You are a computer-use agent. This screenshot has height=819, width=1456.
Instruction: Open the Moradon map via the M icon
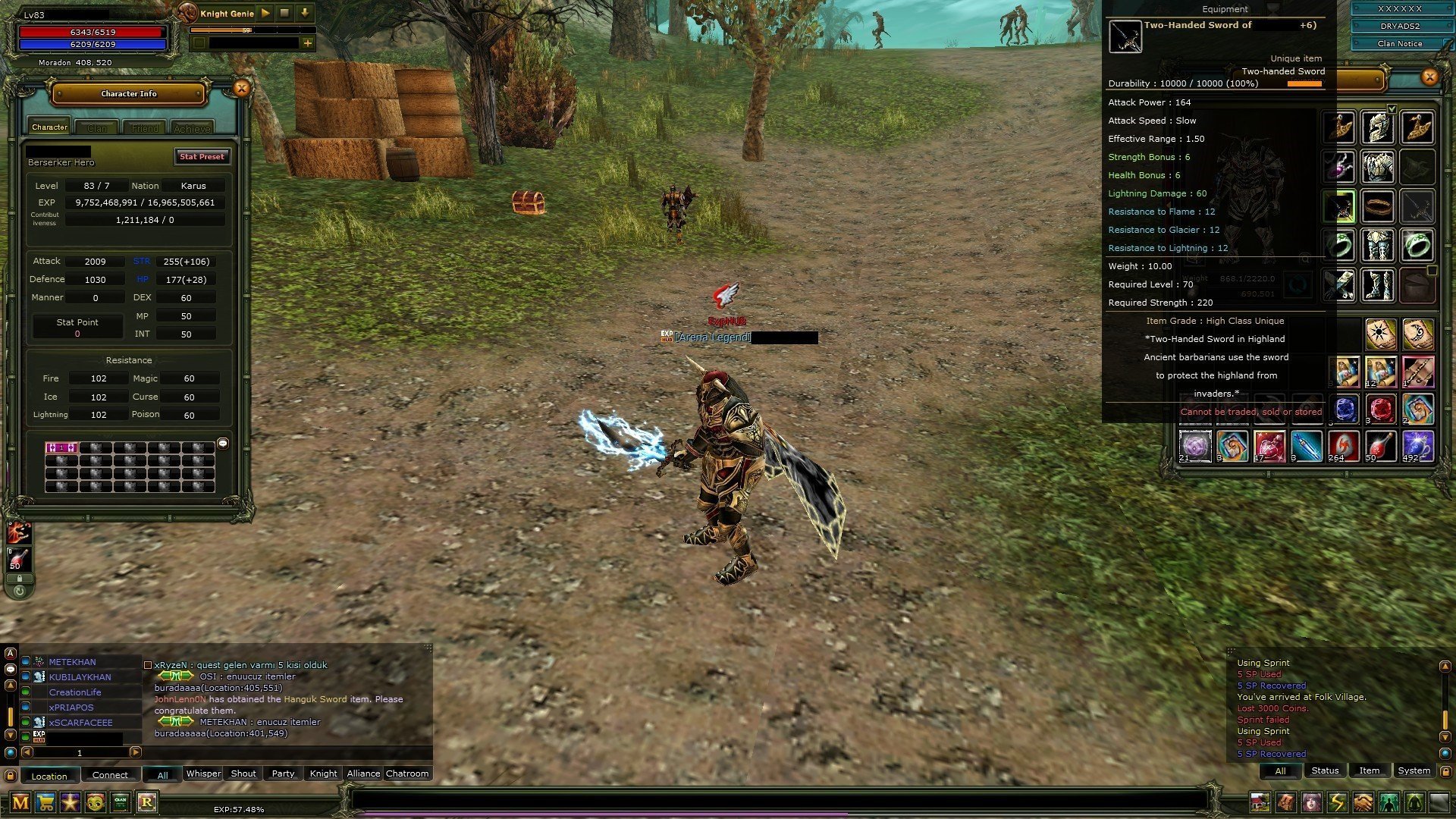pyautogui.click(x=20, y=802)
